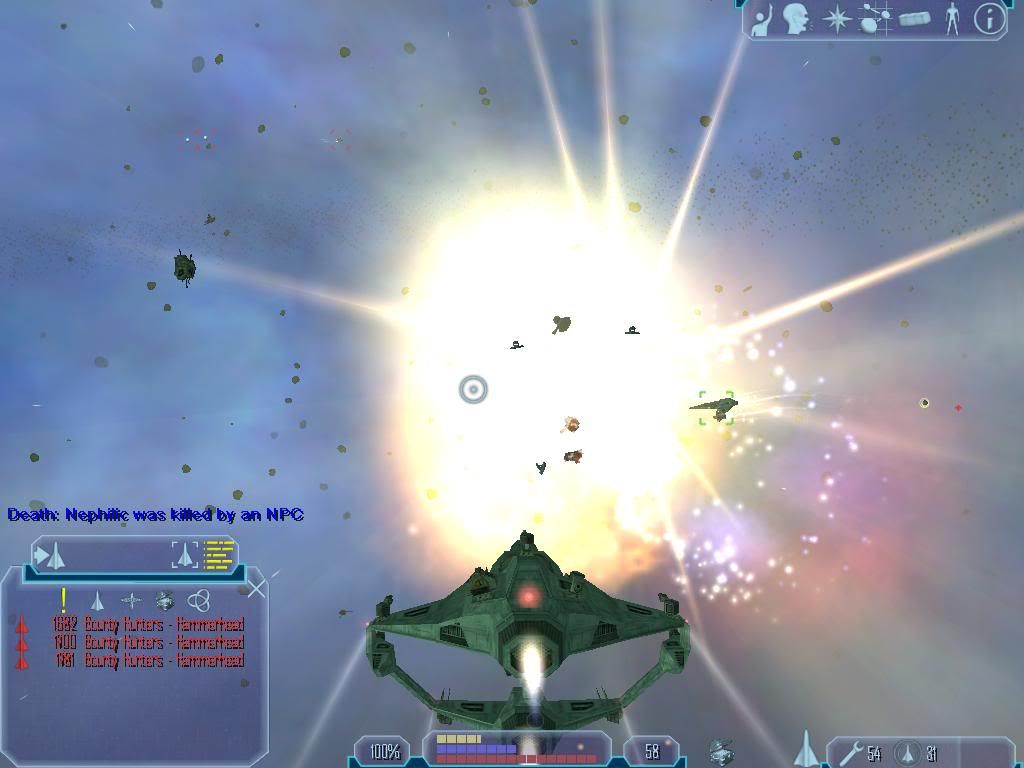Filter the contact list by ships
This screenshot has width=1024, height=768.
point(97,600)
